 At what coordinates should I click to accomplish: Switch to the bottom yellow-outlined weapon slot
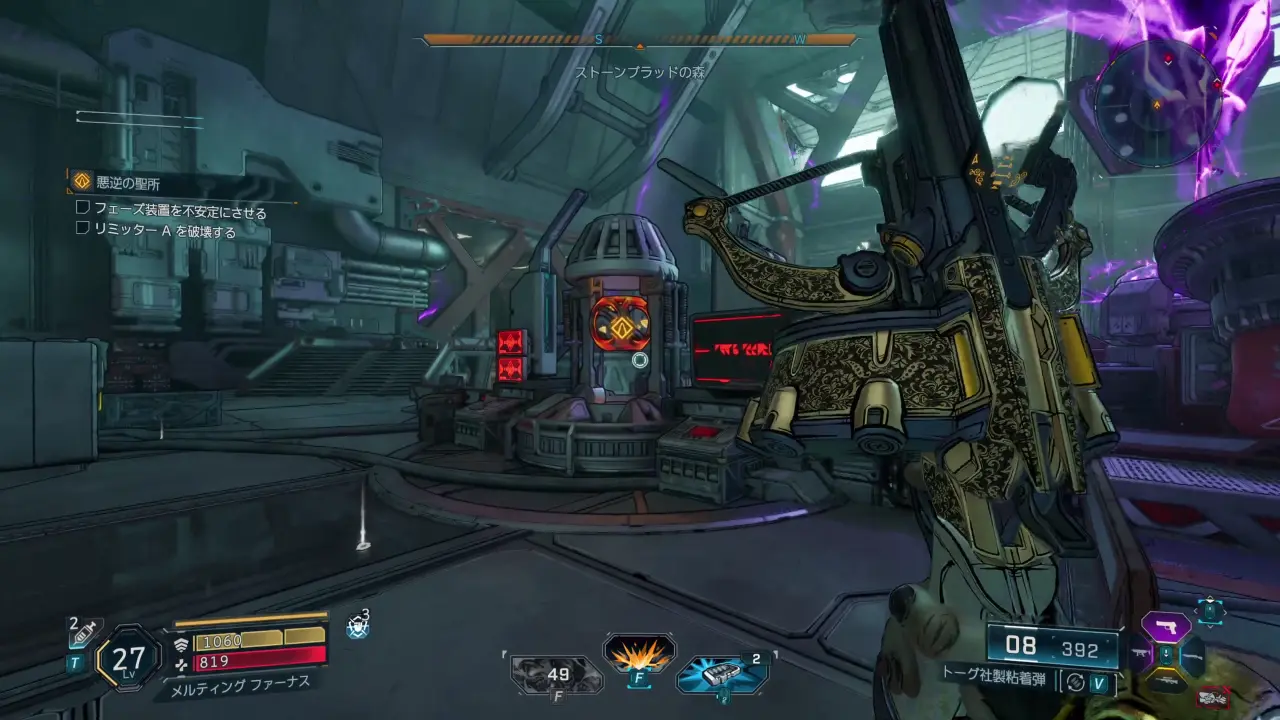click(1166, 681)
